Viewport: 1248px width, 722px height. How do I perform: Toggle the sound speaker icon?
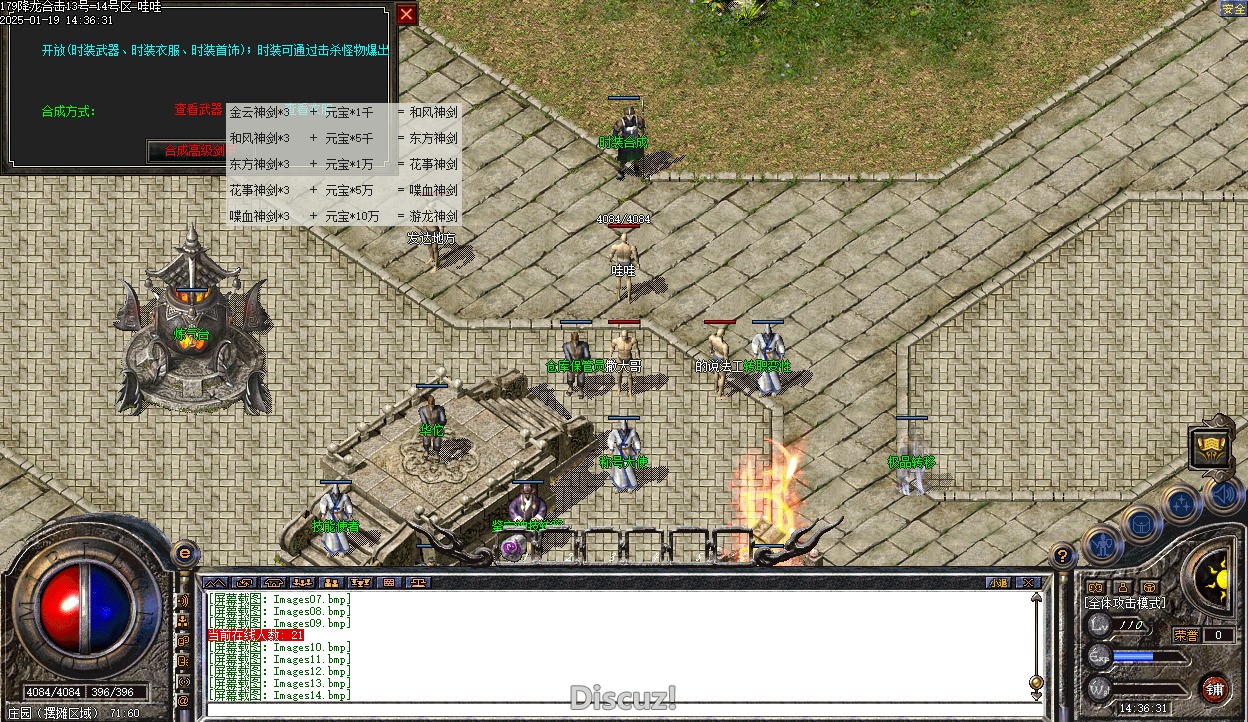click(1222, 493)
